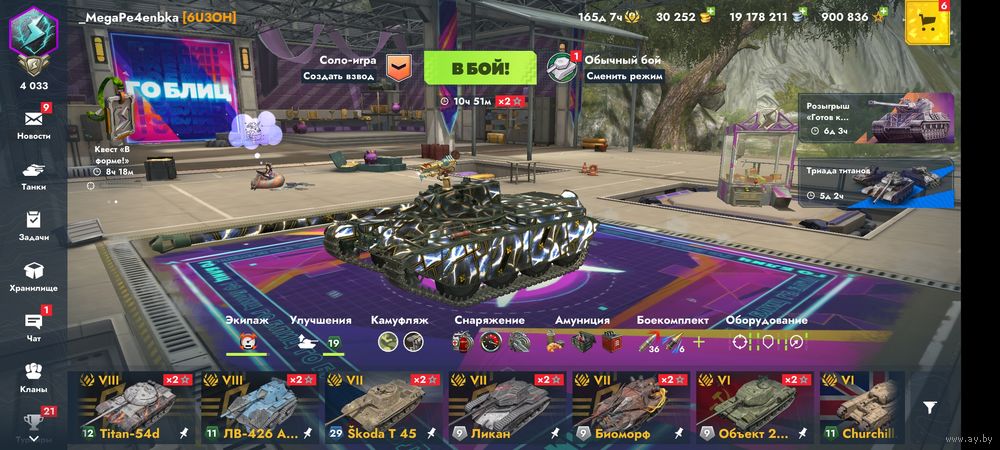Open the Кланы clans menu
Image resolution: width=1000 pixels, height=450 pixels.
[34, 375]
